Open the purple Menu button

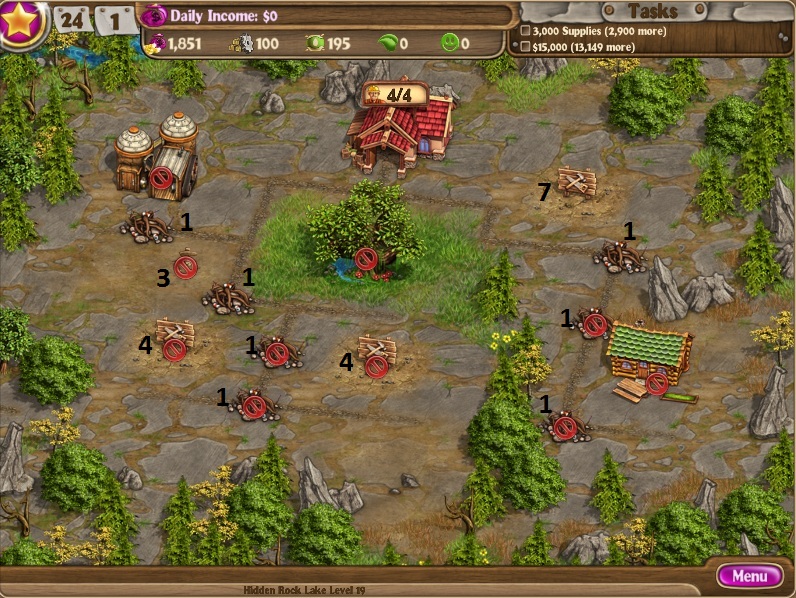(749, 576)
